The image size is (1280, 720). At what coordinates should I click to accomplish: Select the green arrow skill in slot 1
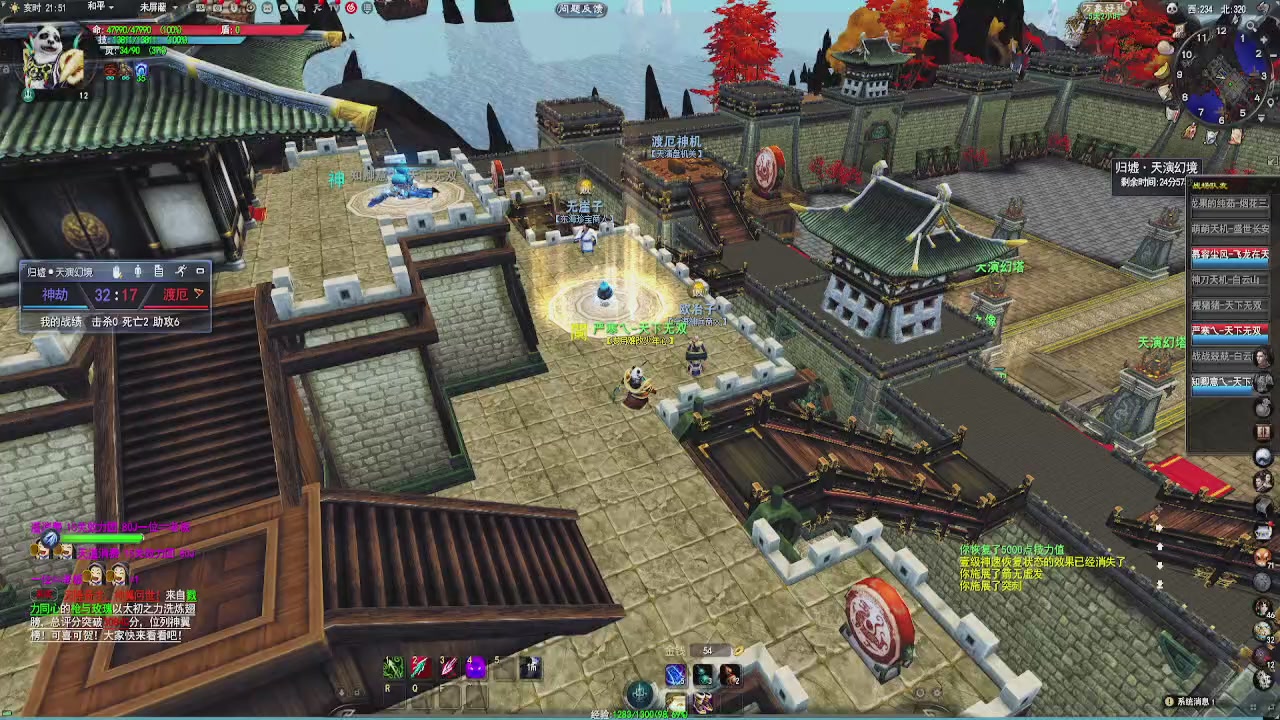tap(393, 667)
